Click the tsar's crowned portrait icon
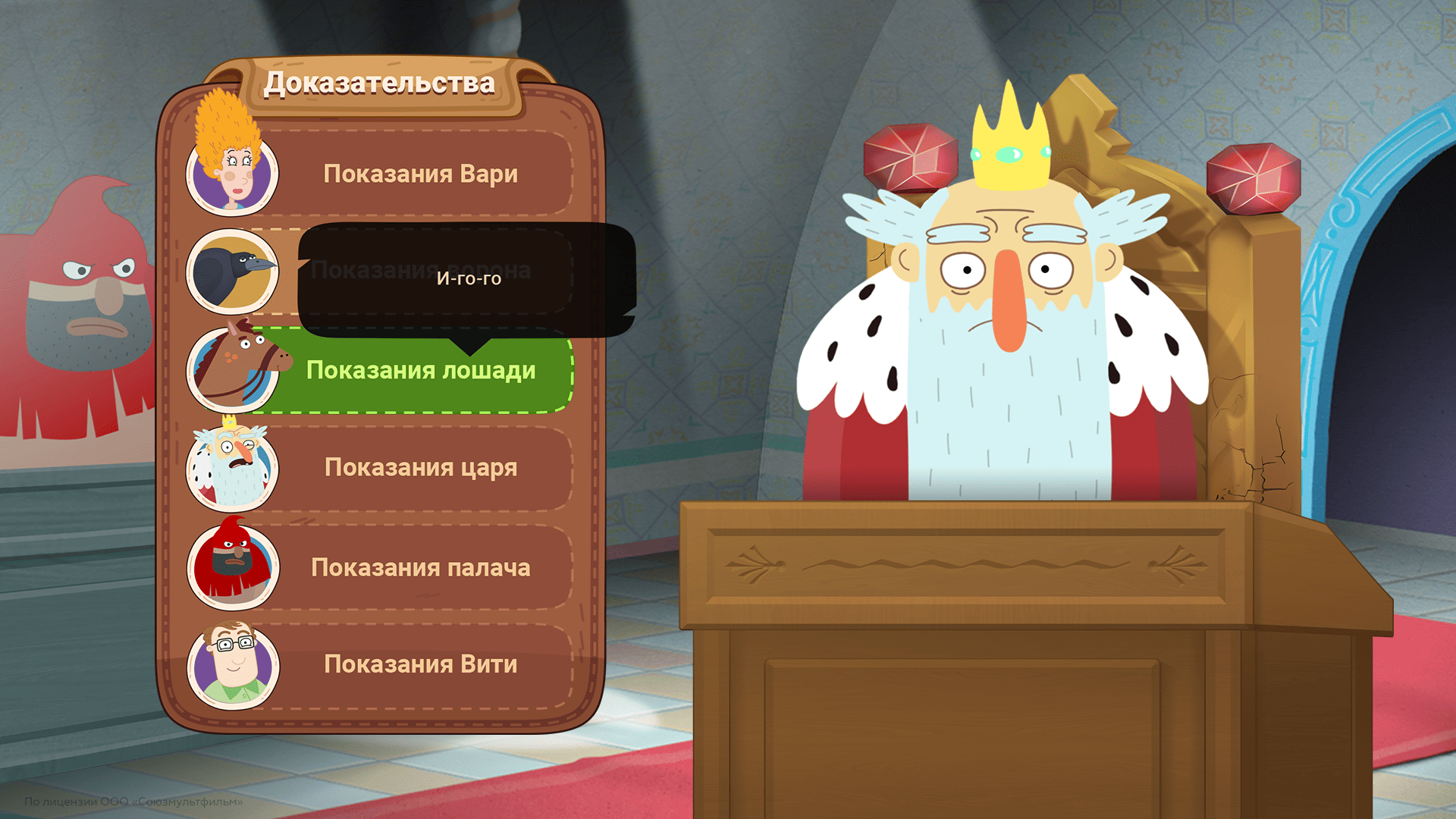Screen dimensions: 1456x819 coord(232,468)
